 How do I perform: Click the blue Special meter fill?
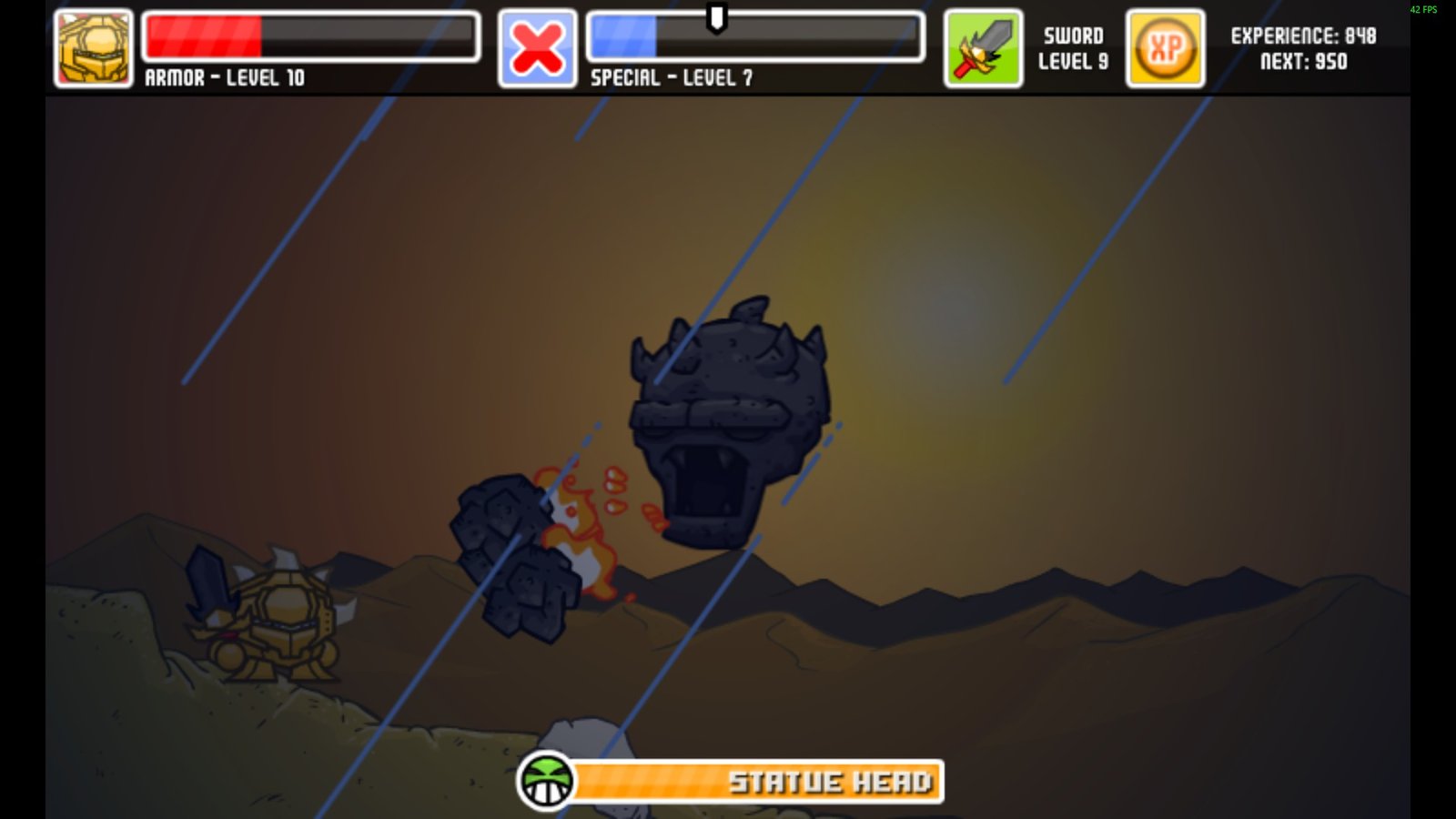click(623, 36)
